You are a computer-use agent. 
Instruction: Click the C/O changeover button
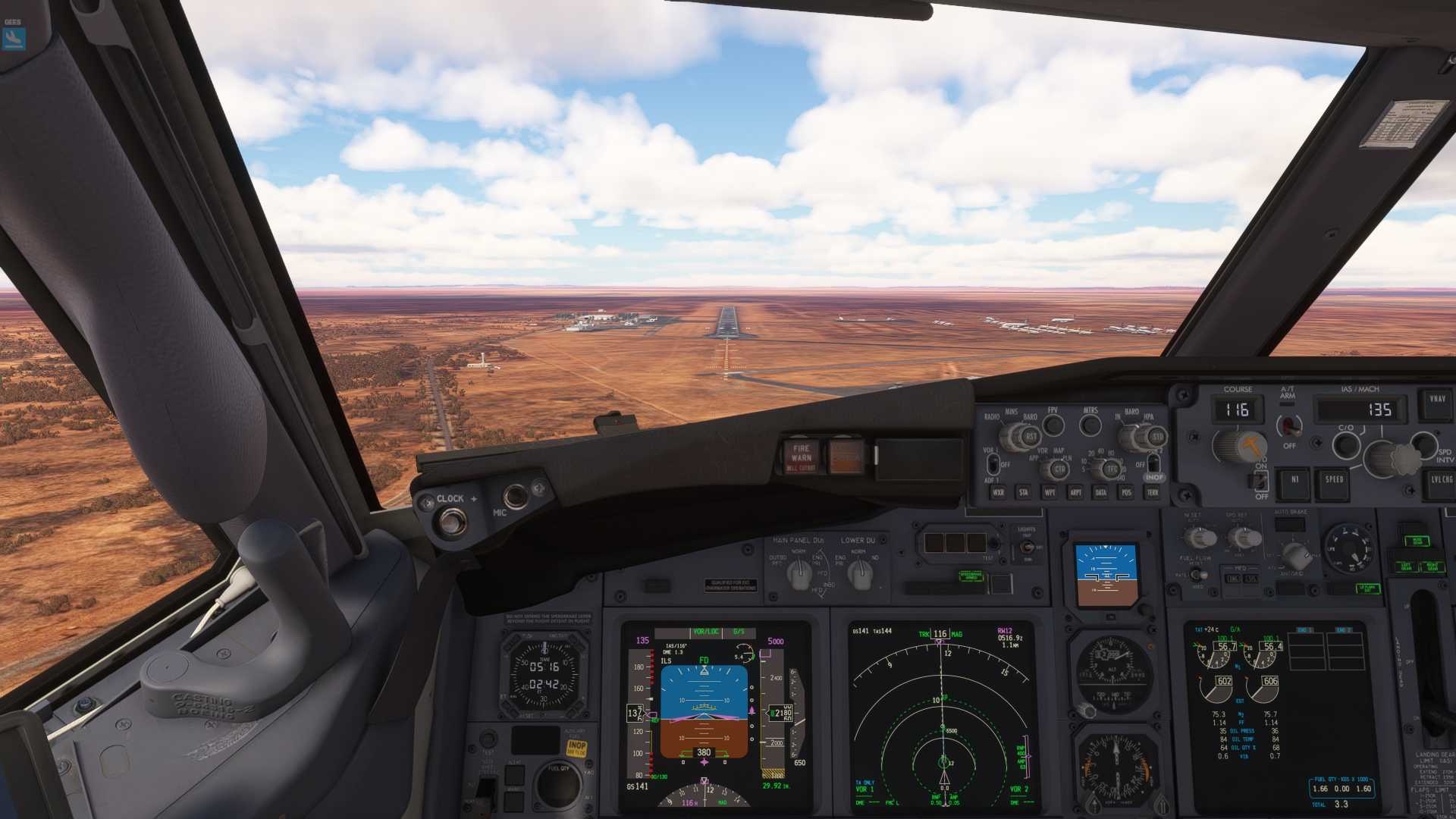click(1346, 444)
